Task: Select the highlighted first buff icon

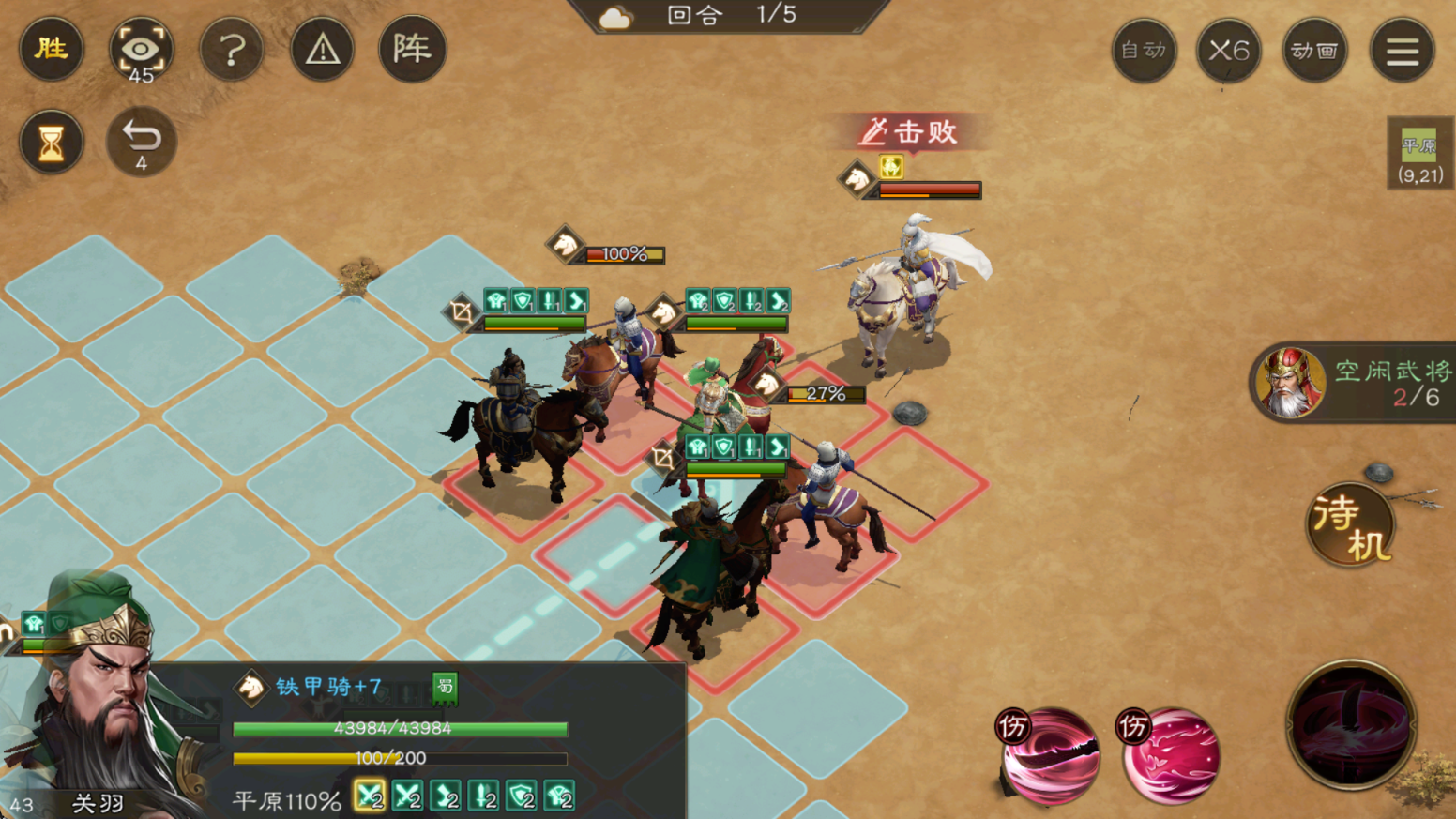Action: (370, 796)
